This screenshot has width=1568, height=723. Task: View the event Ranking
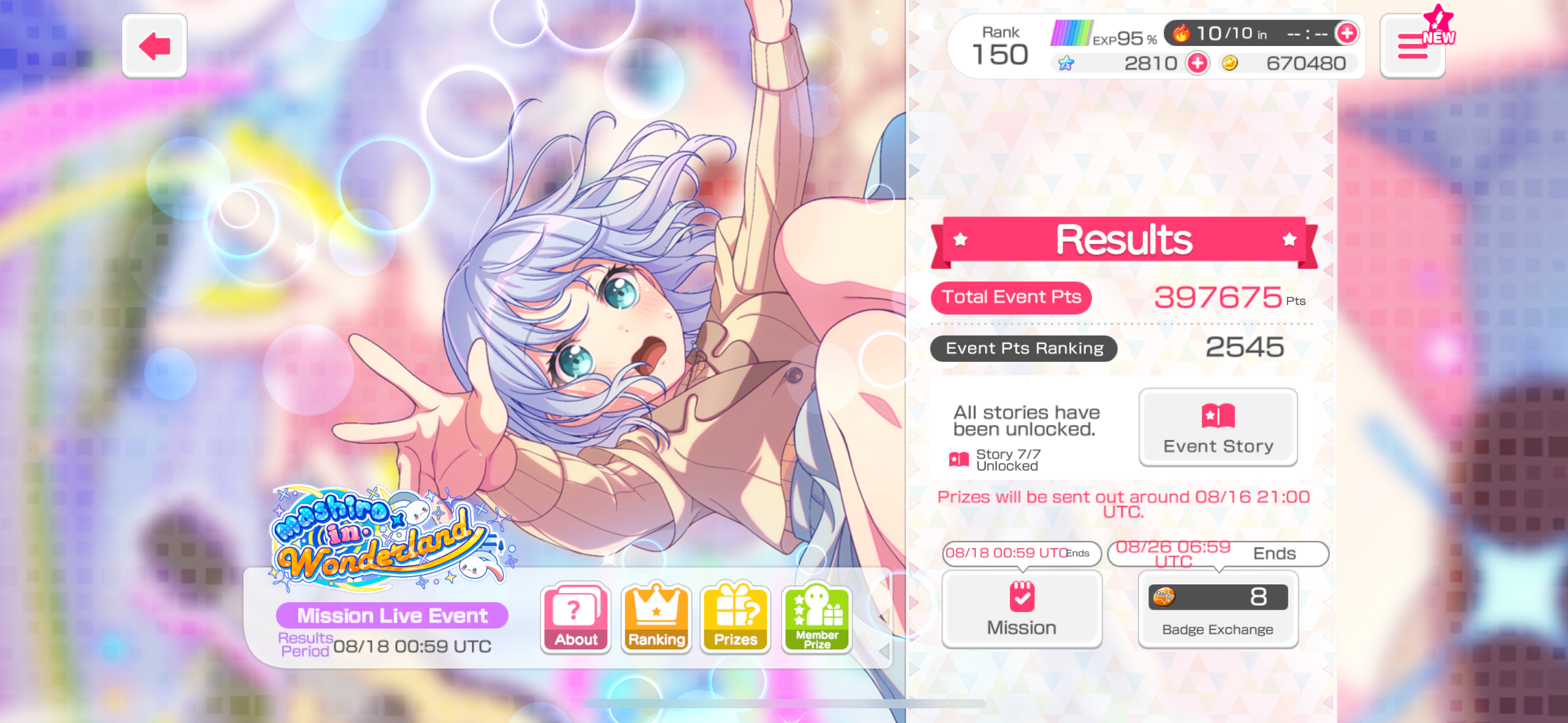point(656,618)
